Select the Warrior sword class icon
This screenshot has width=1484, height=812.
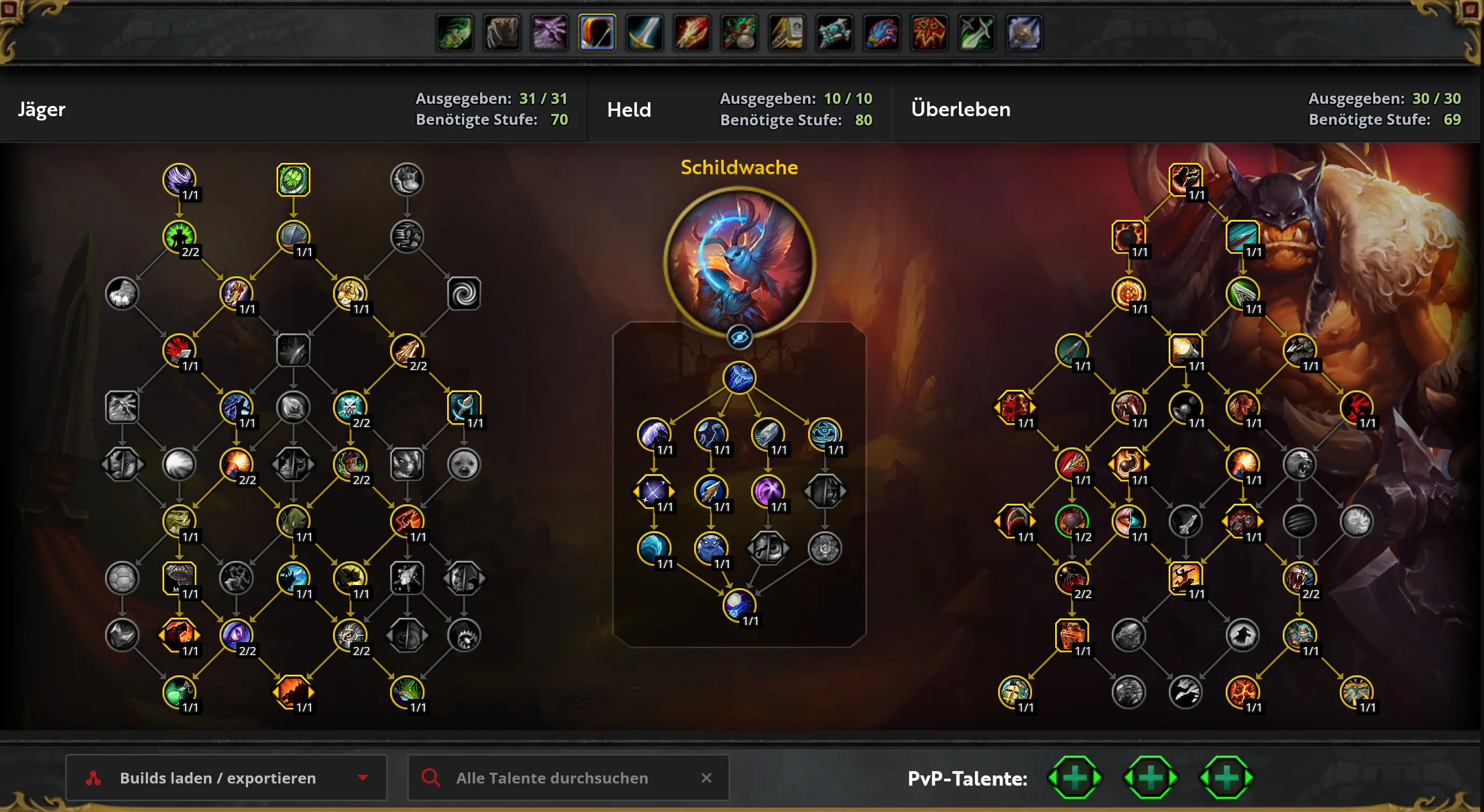pos(644,33)
